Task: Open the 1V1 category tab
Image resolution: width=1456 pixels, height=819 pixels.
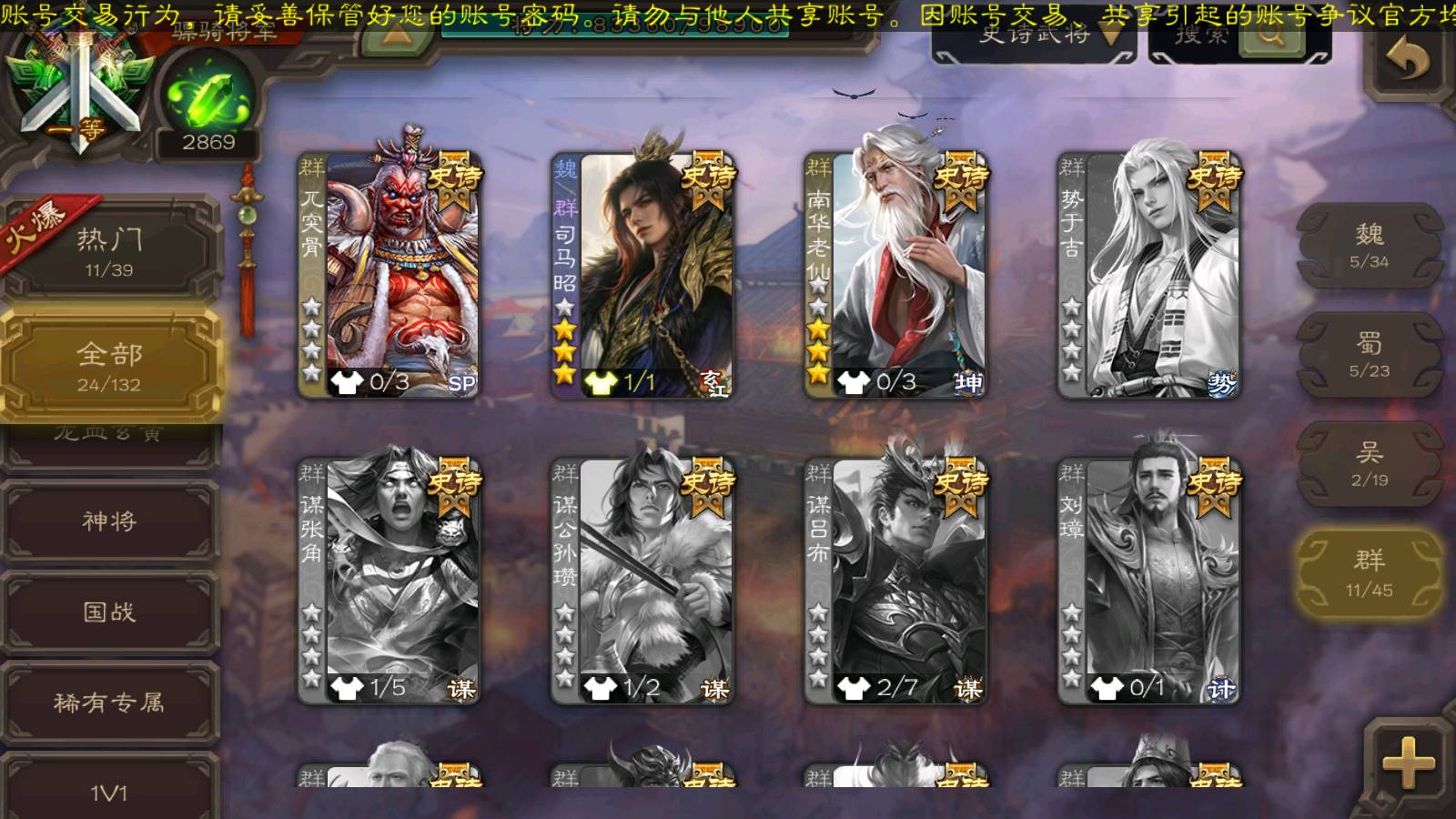Action: click(109, 790)
